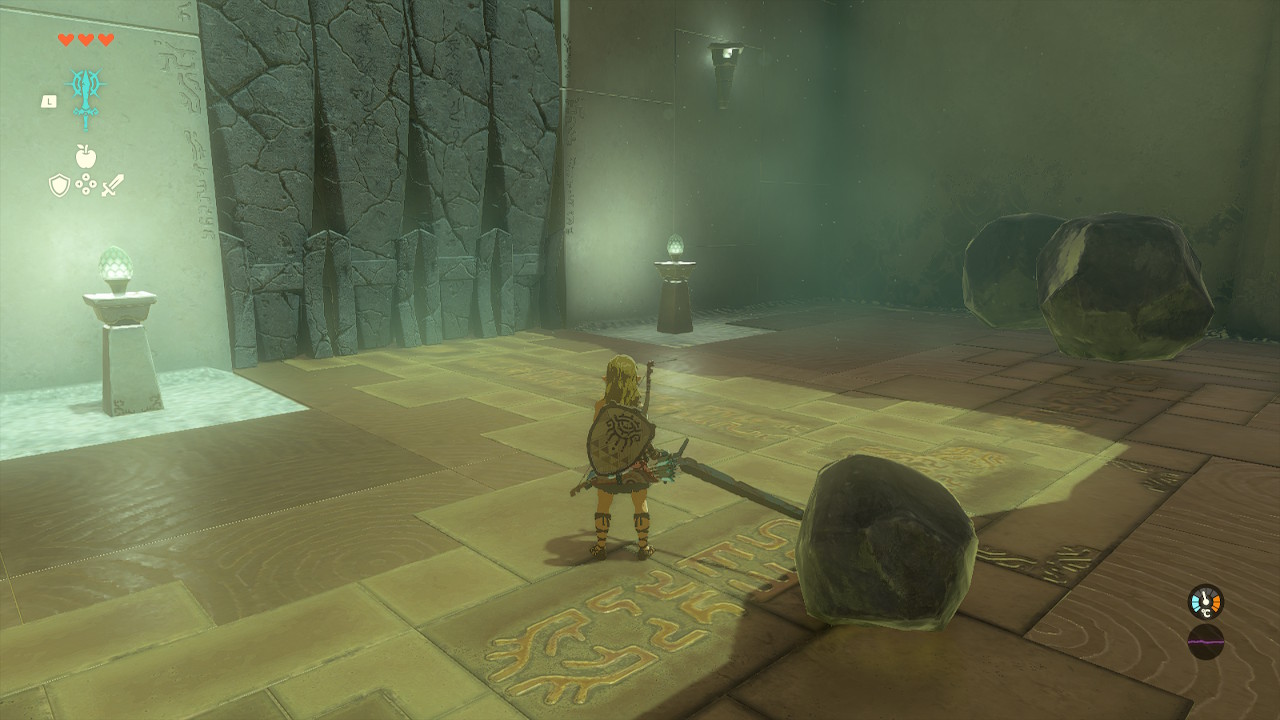1280x720 pixels.
Task: Open the sword weapon quick-select icon
Action: [x=112, y=185]
